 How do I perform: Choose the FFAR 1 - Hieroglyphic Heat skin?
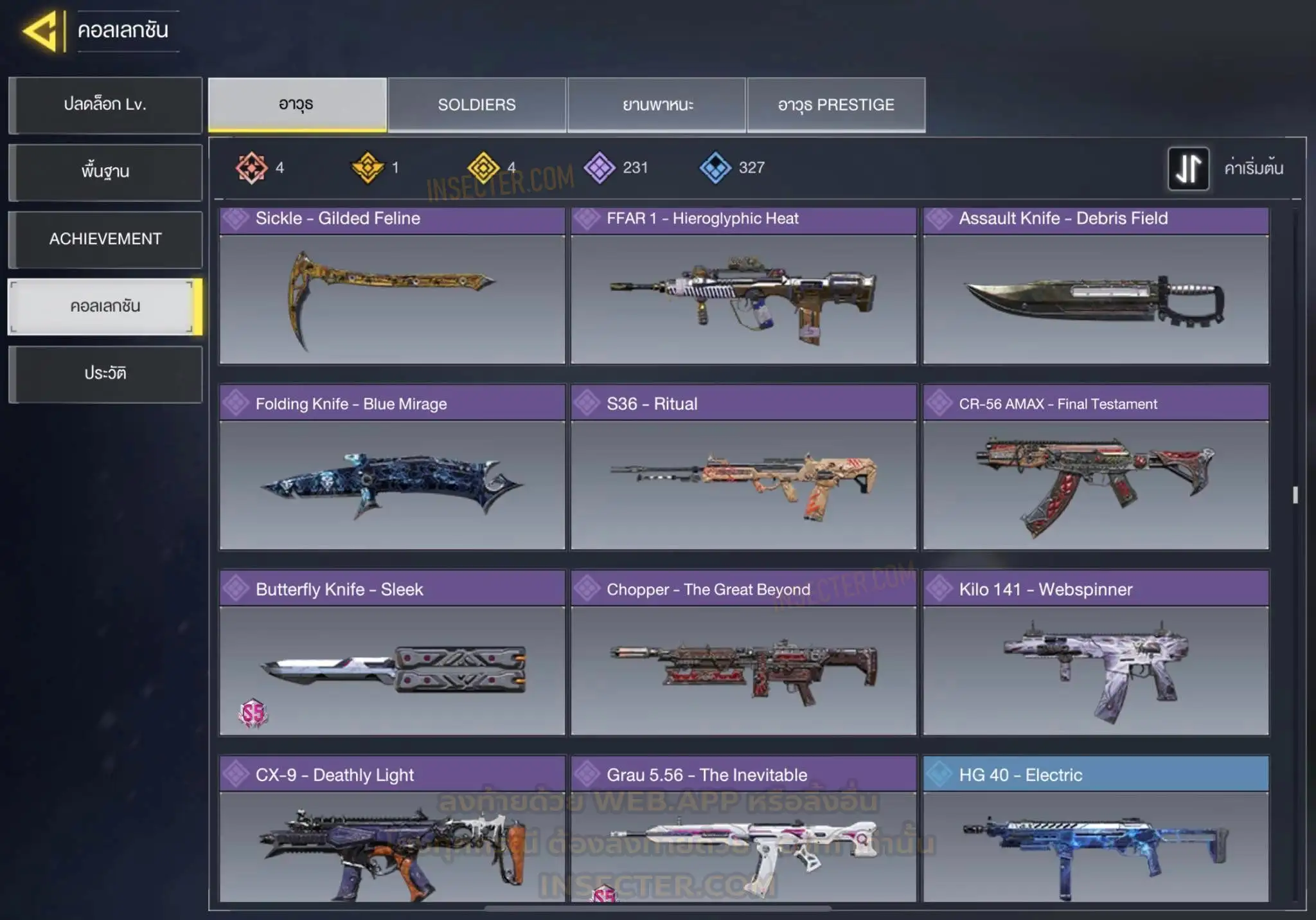click(743, 286)
